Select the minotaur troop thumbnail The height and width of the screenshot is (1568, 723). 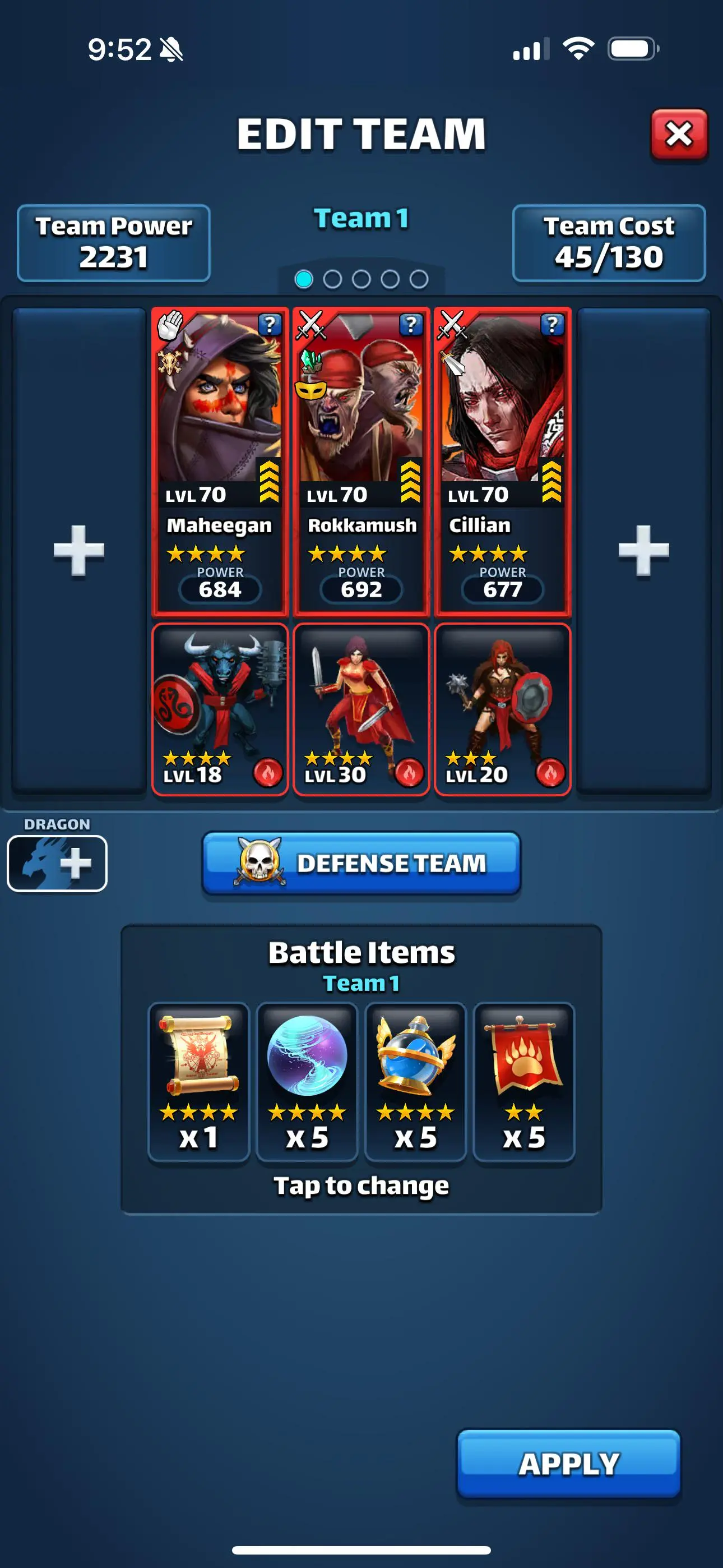(220, 706)
